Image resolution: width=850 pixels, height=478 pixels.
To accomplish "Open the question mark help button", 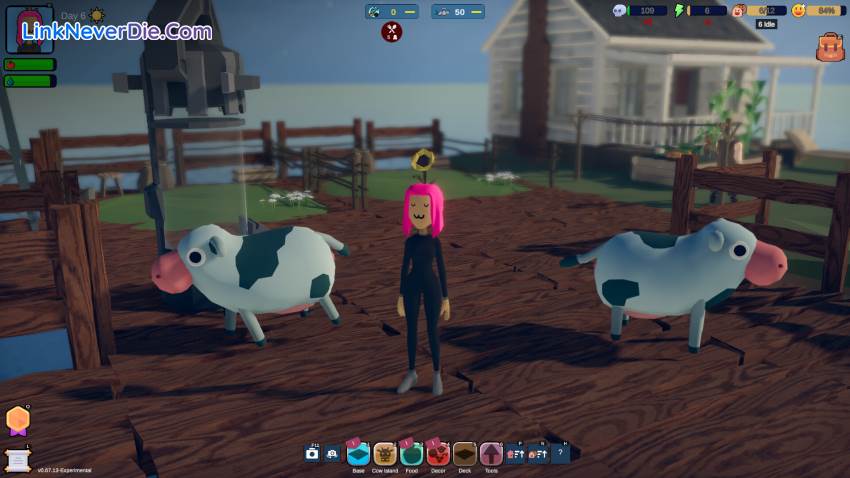I will 561,454.
